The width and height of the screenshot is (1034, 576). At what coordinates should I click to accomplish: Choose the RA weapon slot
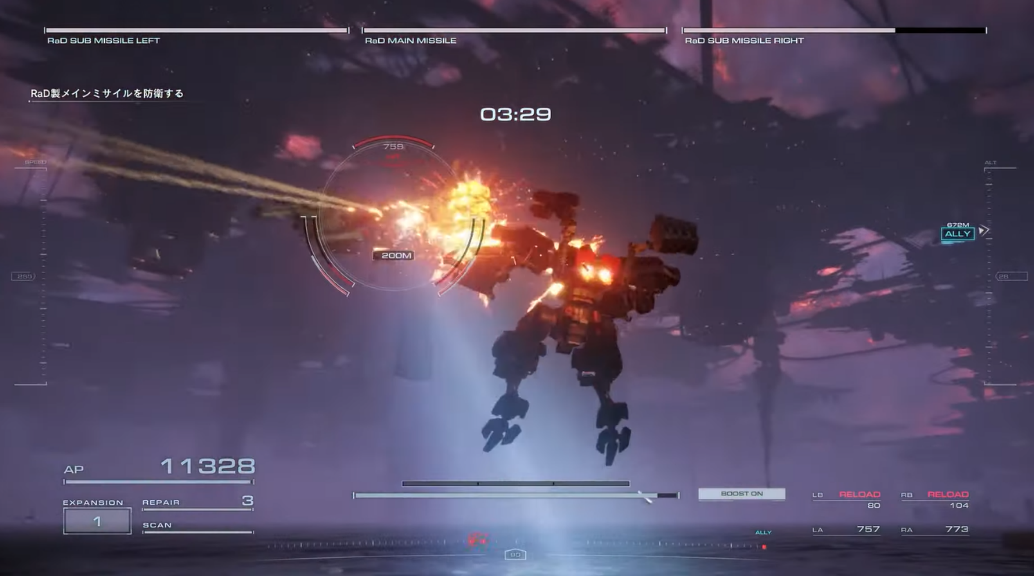coord(934,529)
